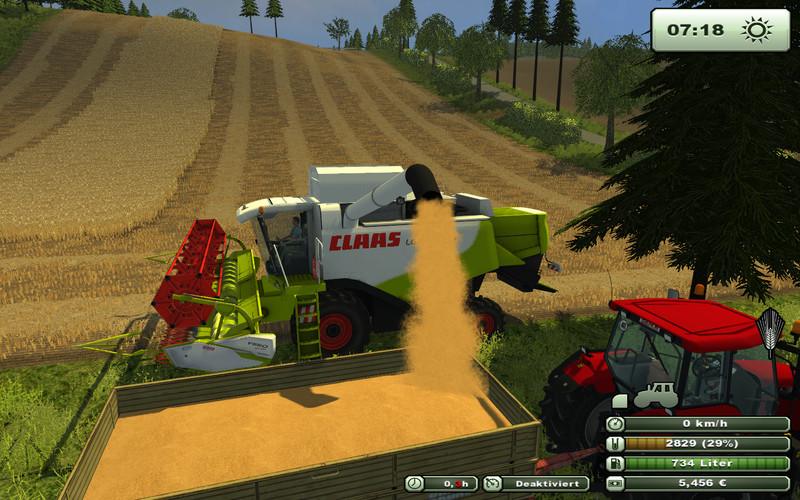Click the sun weather icon

pyautogui.click(x=756, y=30)
